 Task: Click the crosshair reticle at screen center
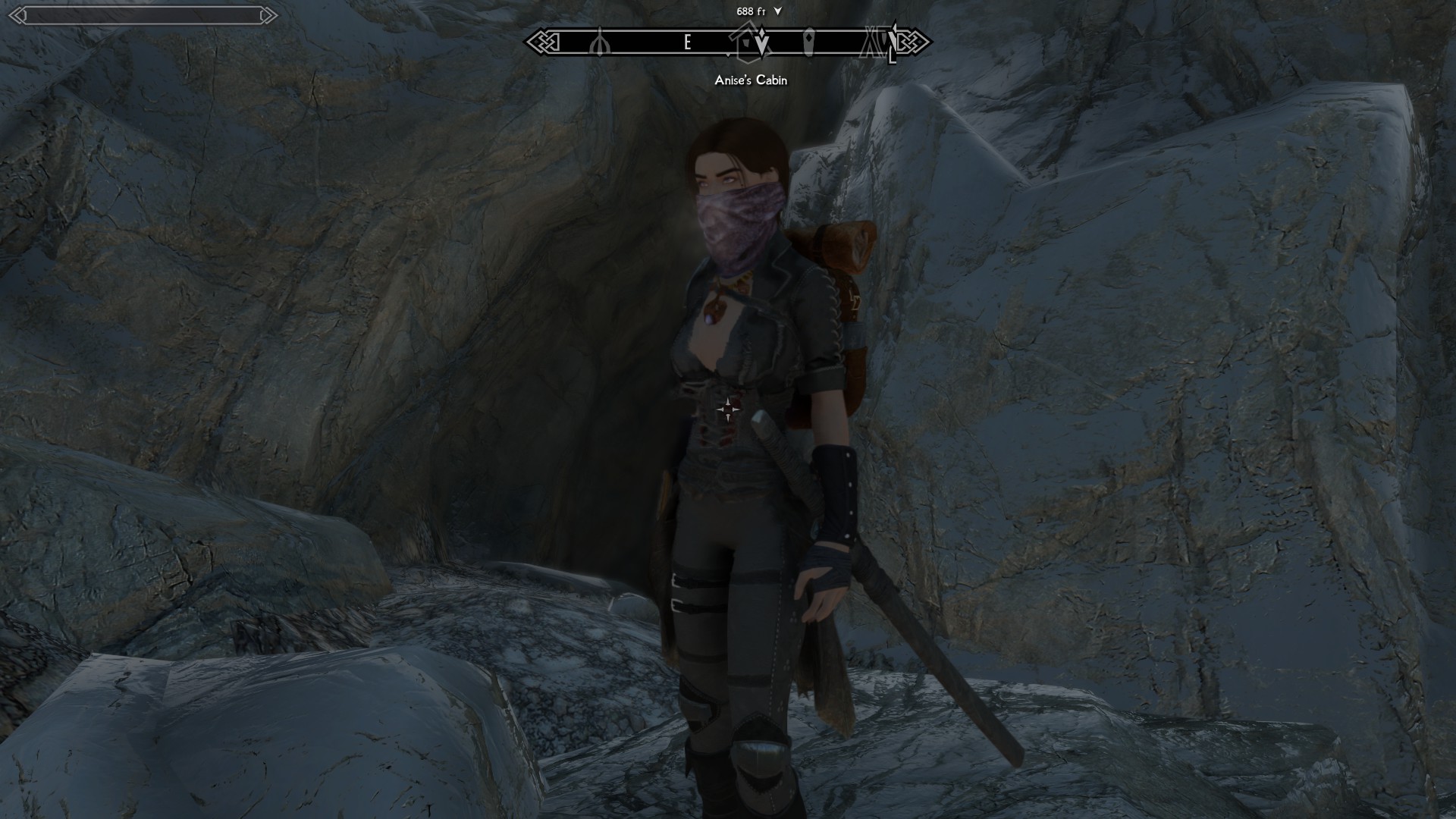728,409
